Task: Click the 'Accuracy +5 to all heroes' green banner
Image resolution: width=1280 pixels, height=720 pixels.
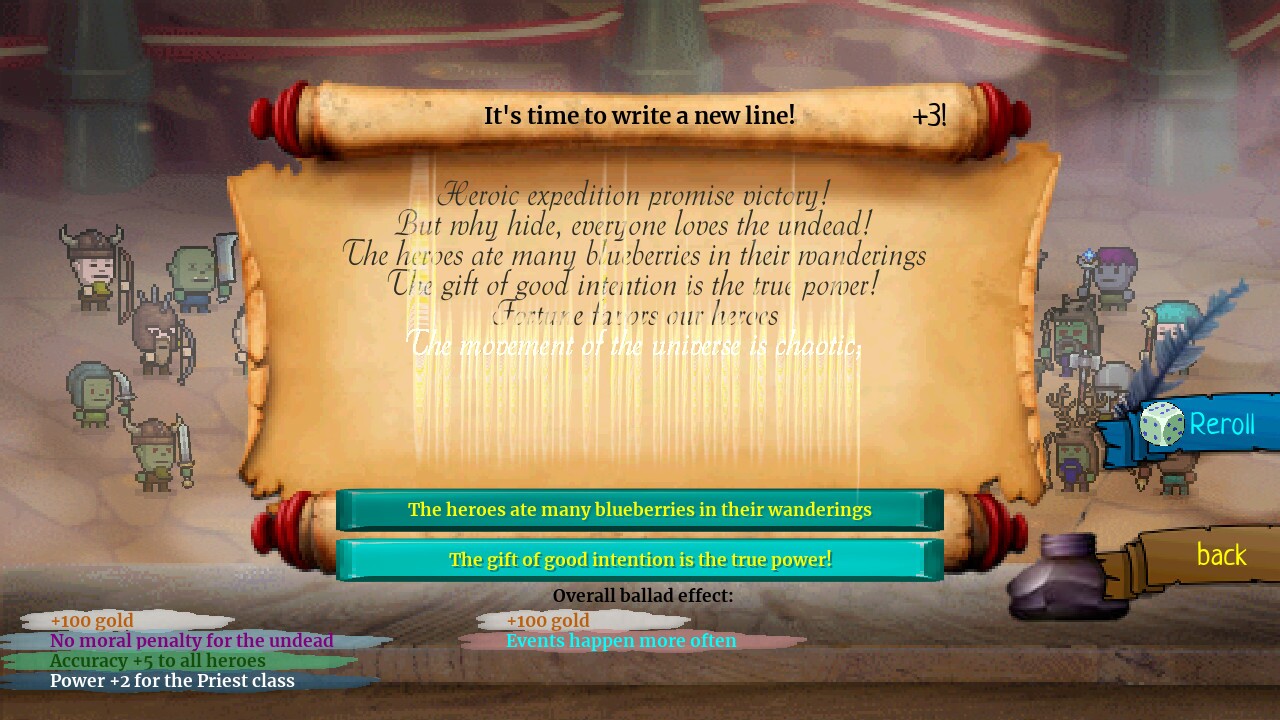Action: coord(160,661)
